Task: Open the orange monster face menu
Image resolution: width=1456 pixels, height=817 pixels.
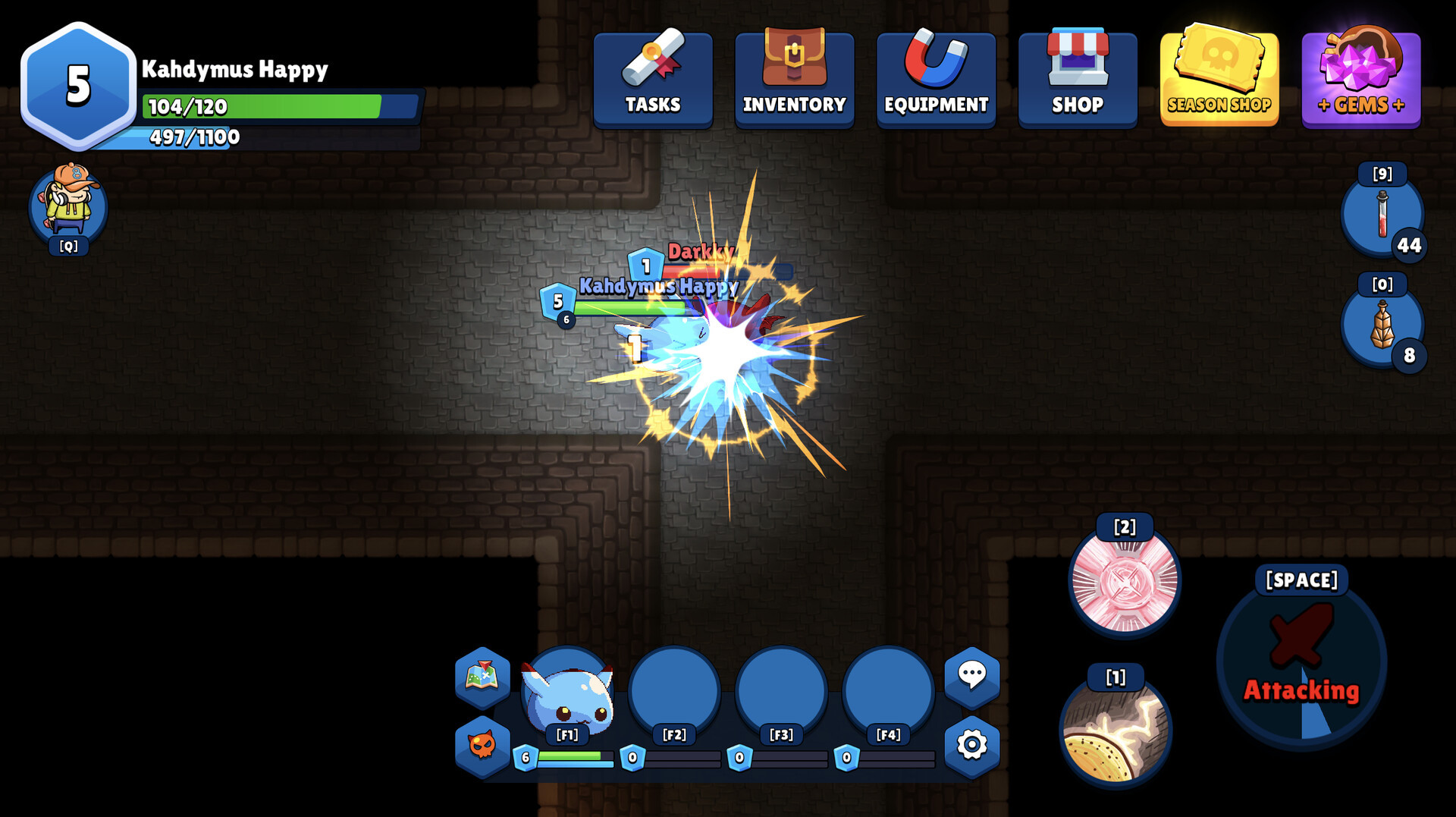Action: [x=482, y=745]
